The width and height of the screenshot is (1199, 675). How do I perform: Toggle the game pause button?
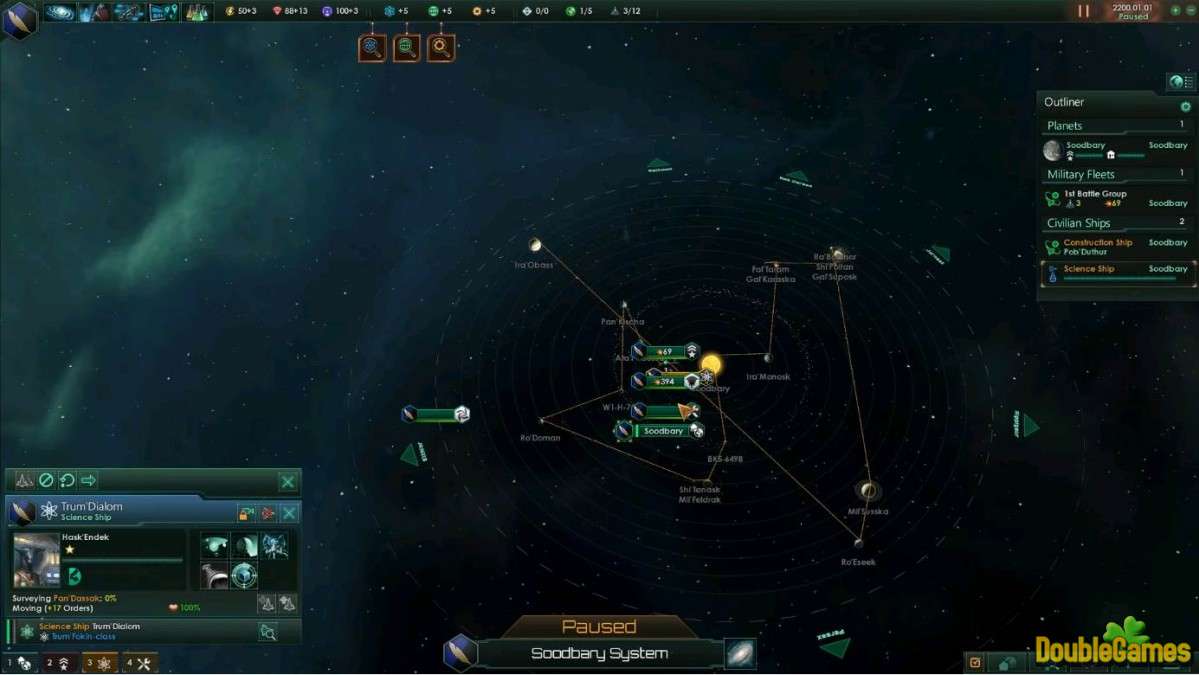1084,11
